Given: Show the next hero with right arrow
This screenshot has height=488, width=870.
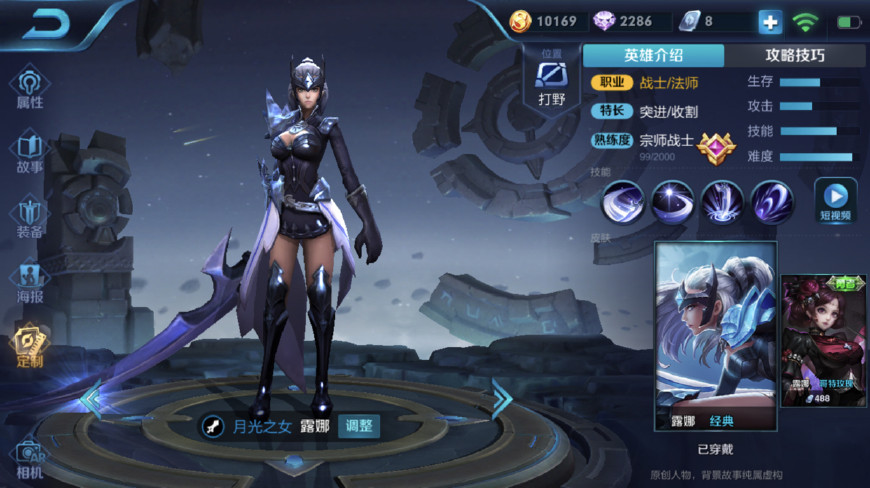Looking at the screenshot, I should (501, 398).
